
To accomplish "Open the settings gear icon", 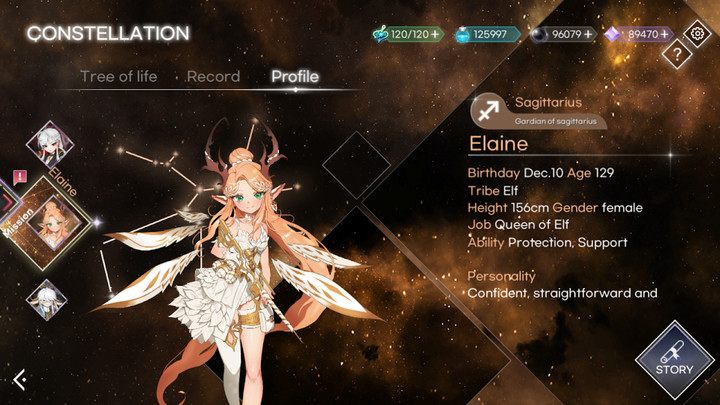I will click(695, 33).
